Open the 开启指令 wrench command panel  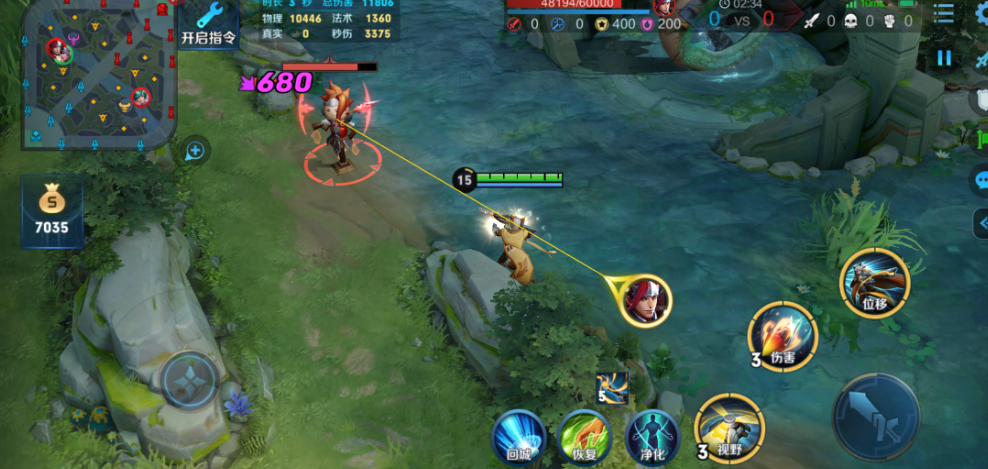tap(209, 25)
